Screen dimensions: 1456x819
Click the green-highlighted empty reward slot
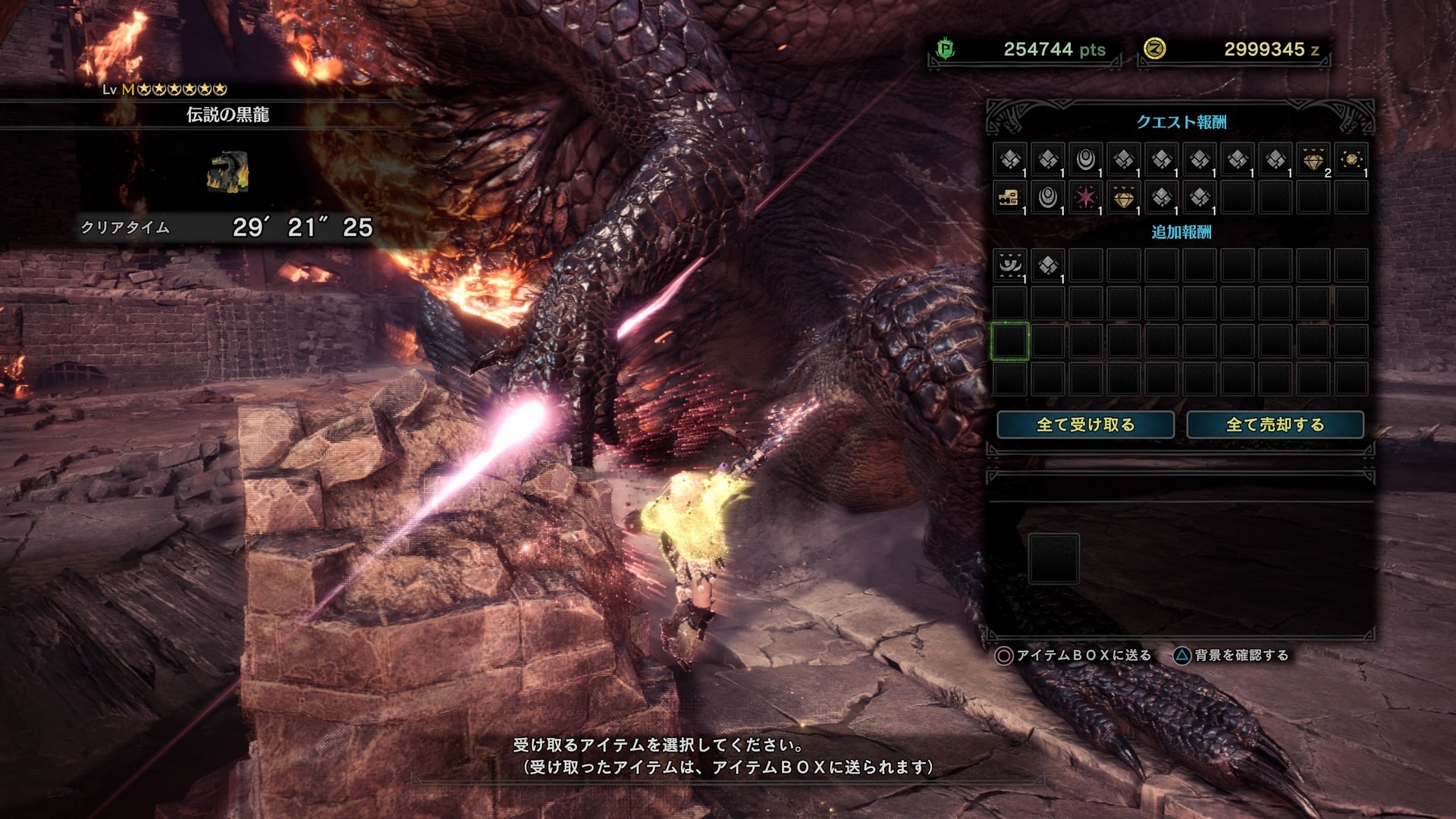pyautogui.click(x=1009, y=341)
